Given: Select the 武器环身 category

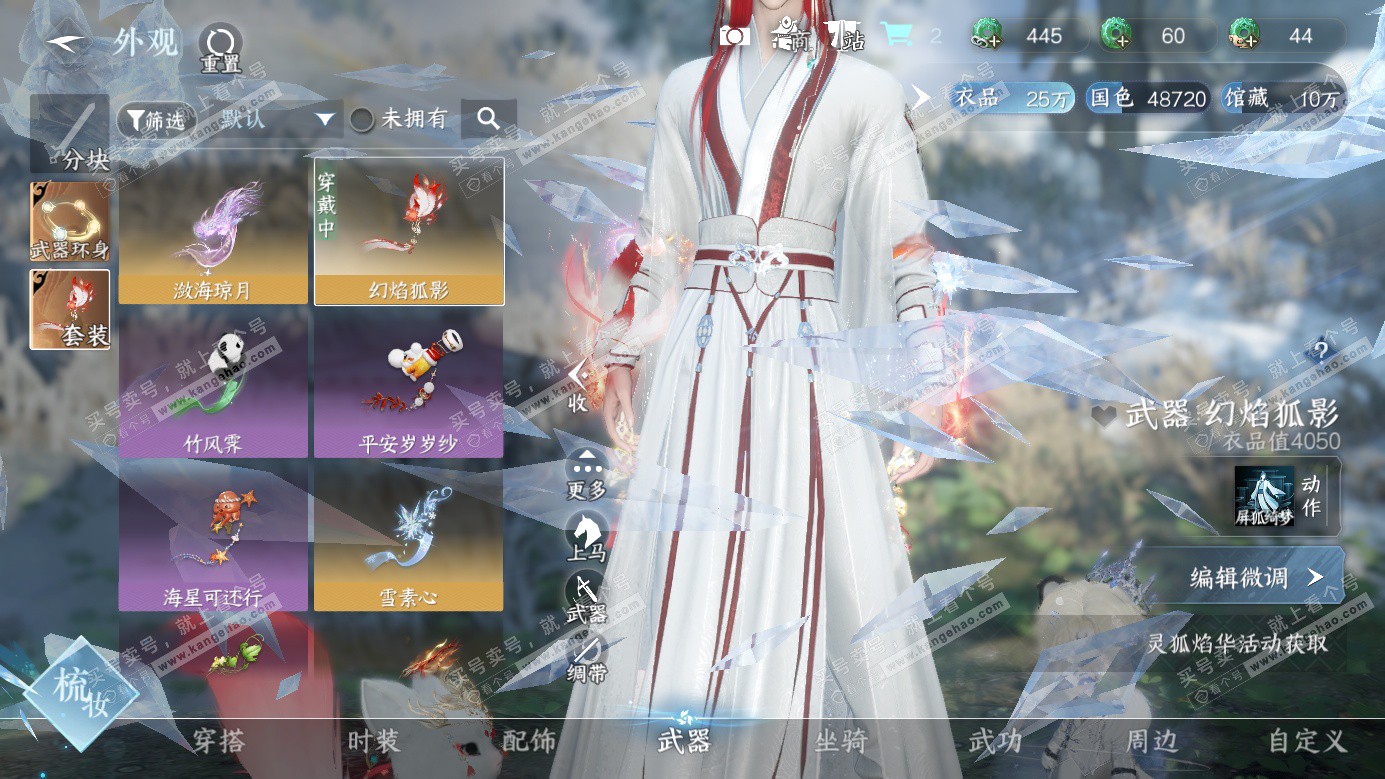Looking at the screenshot, I should [x=70, y=221].
